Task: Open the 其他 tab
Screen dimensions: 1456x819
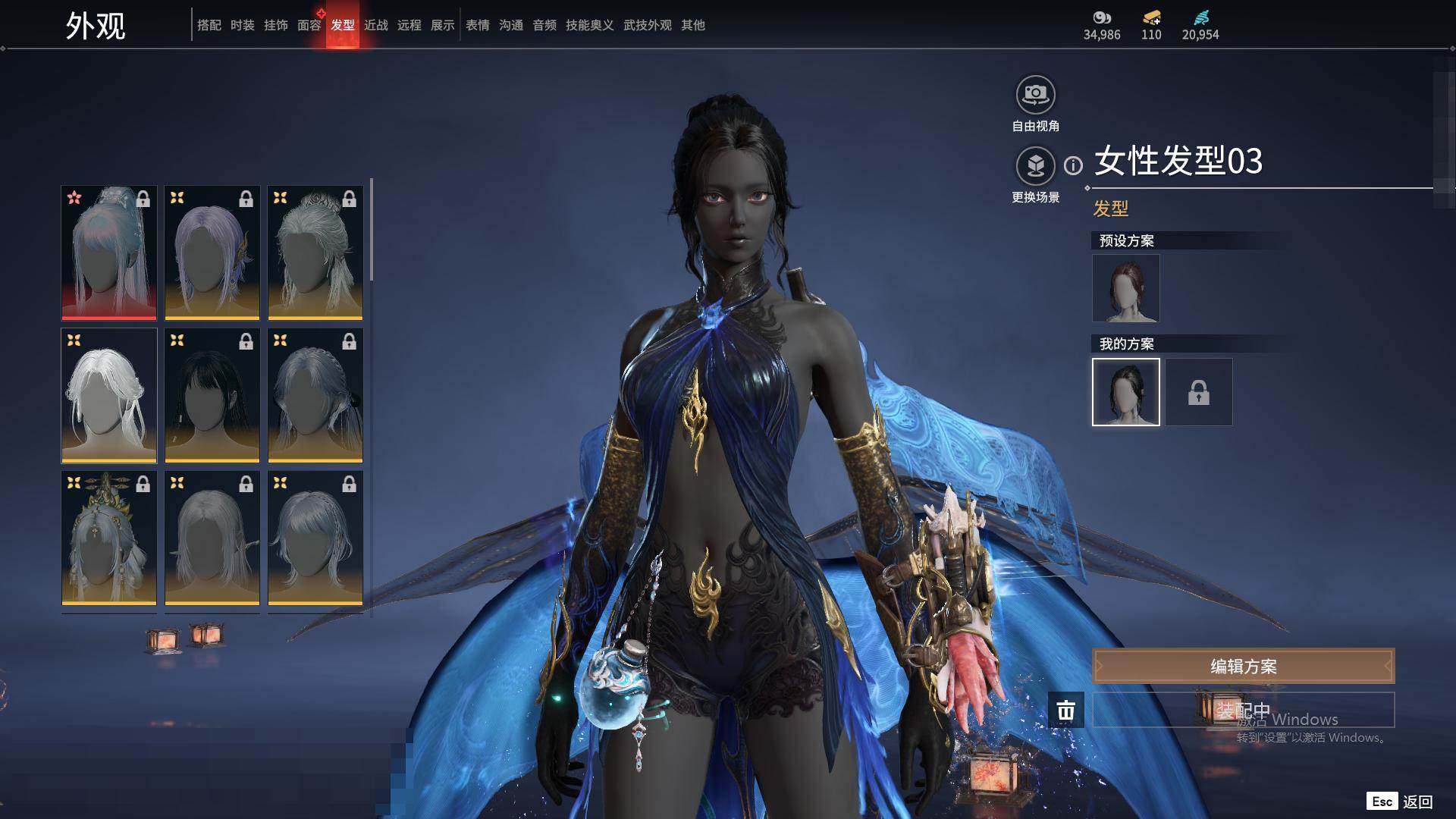Action: tap(692, 25)
